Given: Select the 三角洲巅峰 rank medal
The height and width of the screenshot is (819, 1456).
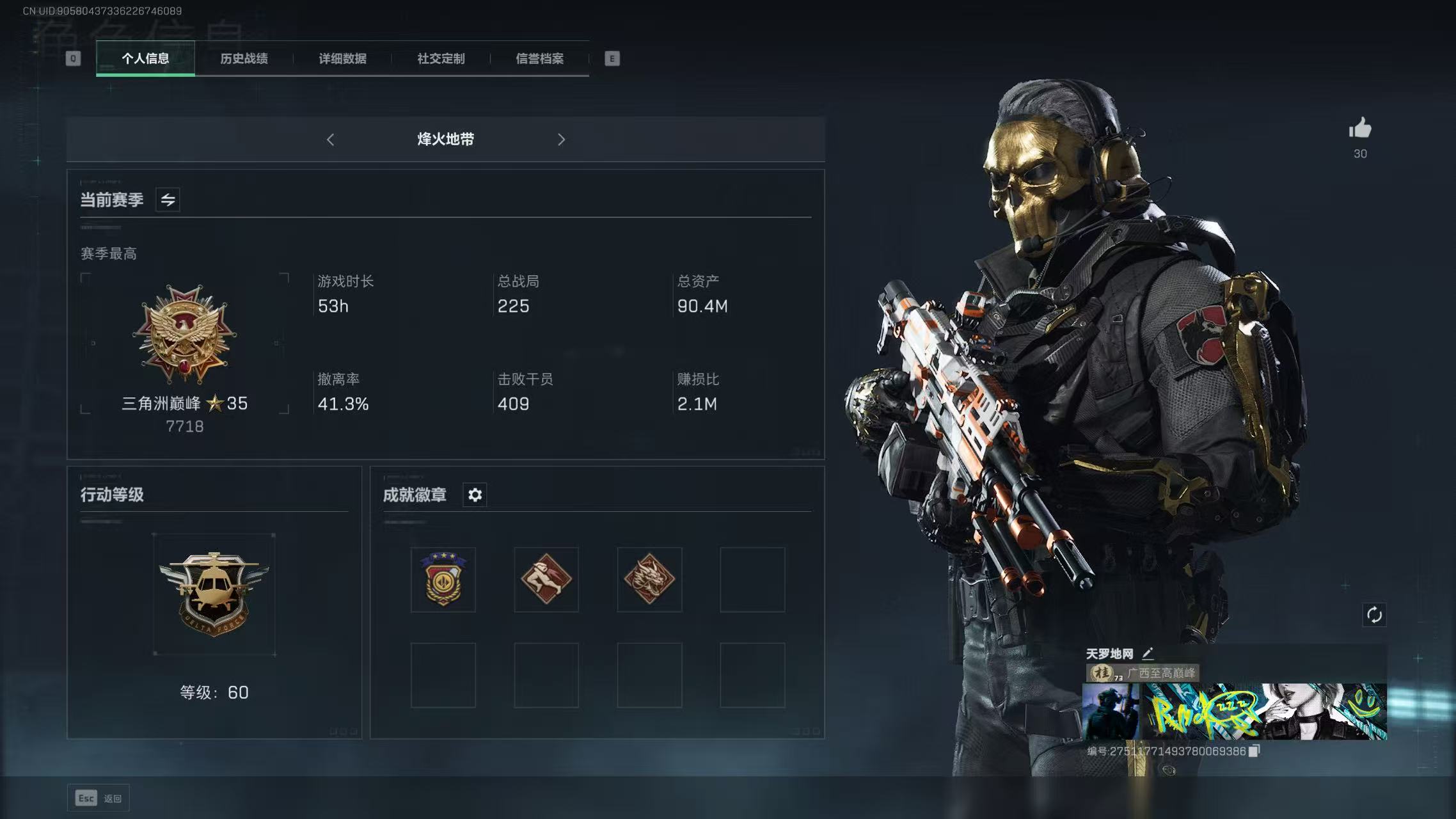Looking at the screenshot, I should coord(185,336).
